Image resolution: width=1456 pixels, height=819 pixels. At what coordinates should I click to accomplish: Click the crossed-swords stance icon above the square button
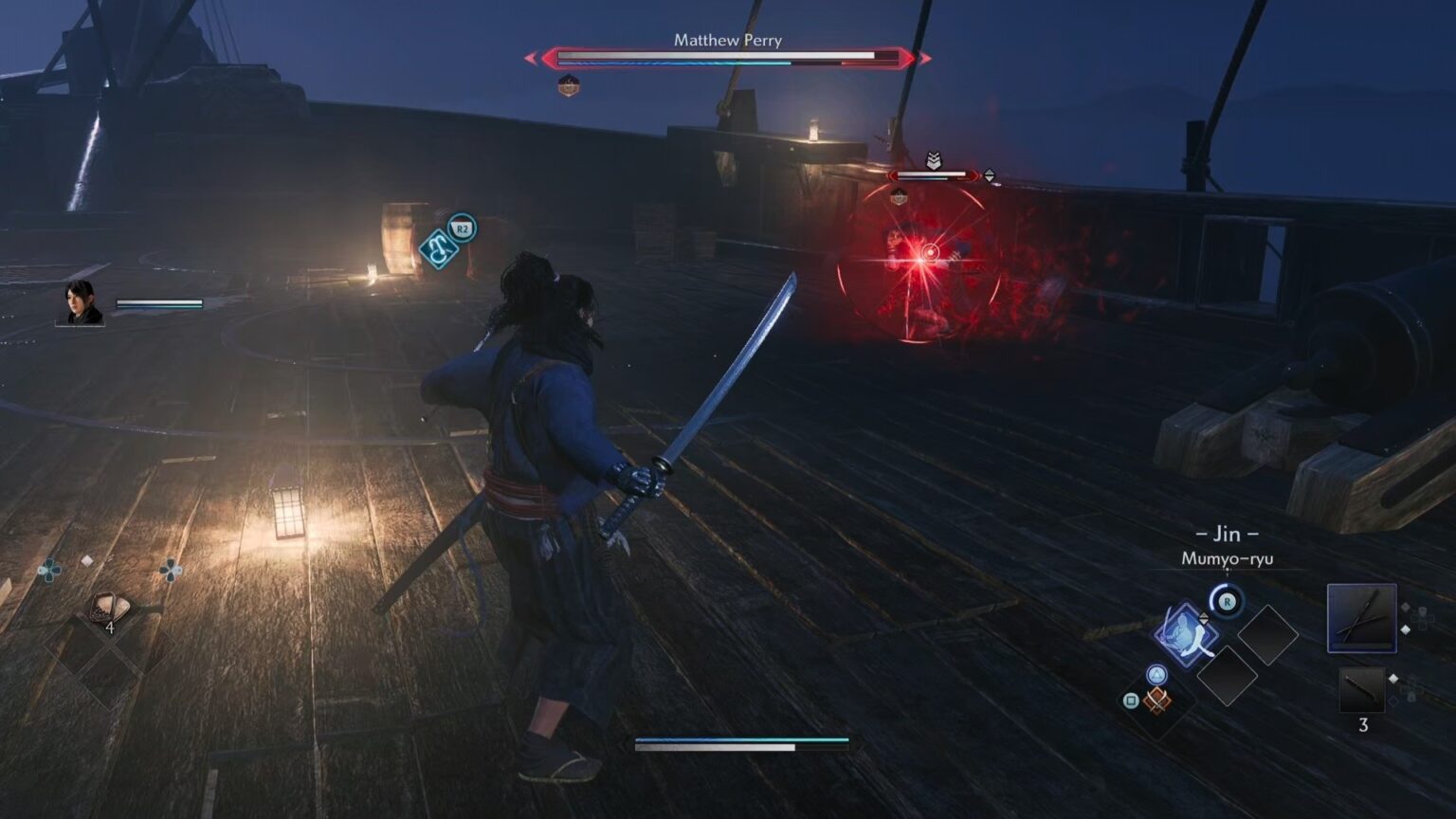(x=1156, y=701)
